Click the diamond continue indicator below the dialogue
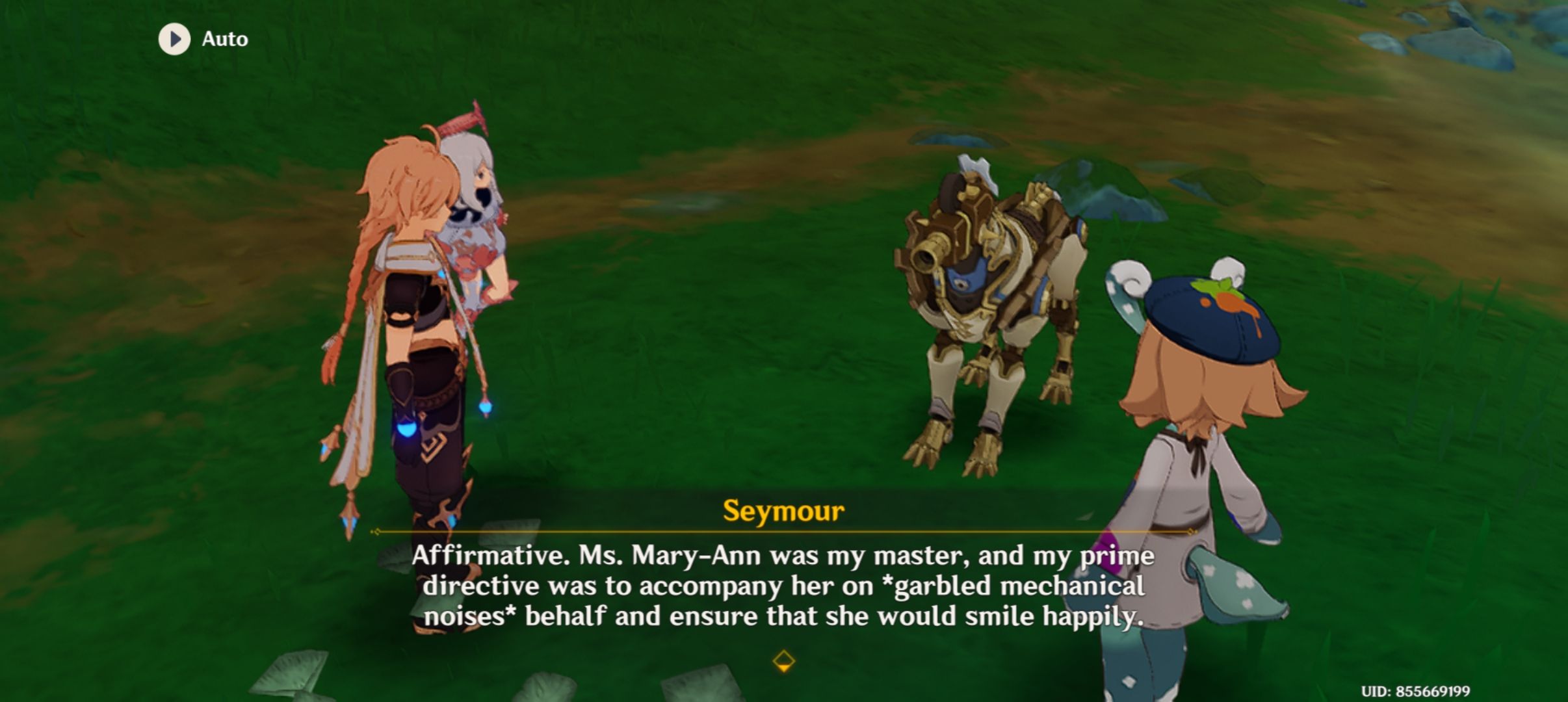This screenshot has width=1568, height=702. click(784, 660)
